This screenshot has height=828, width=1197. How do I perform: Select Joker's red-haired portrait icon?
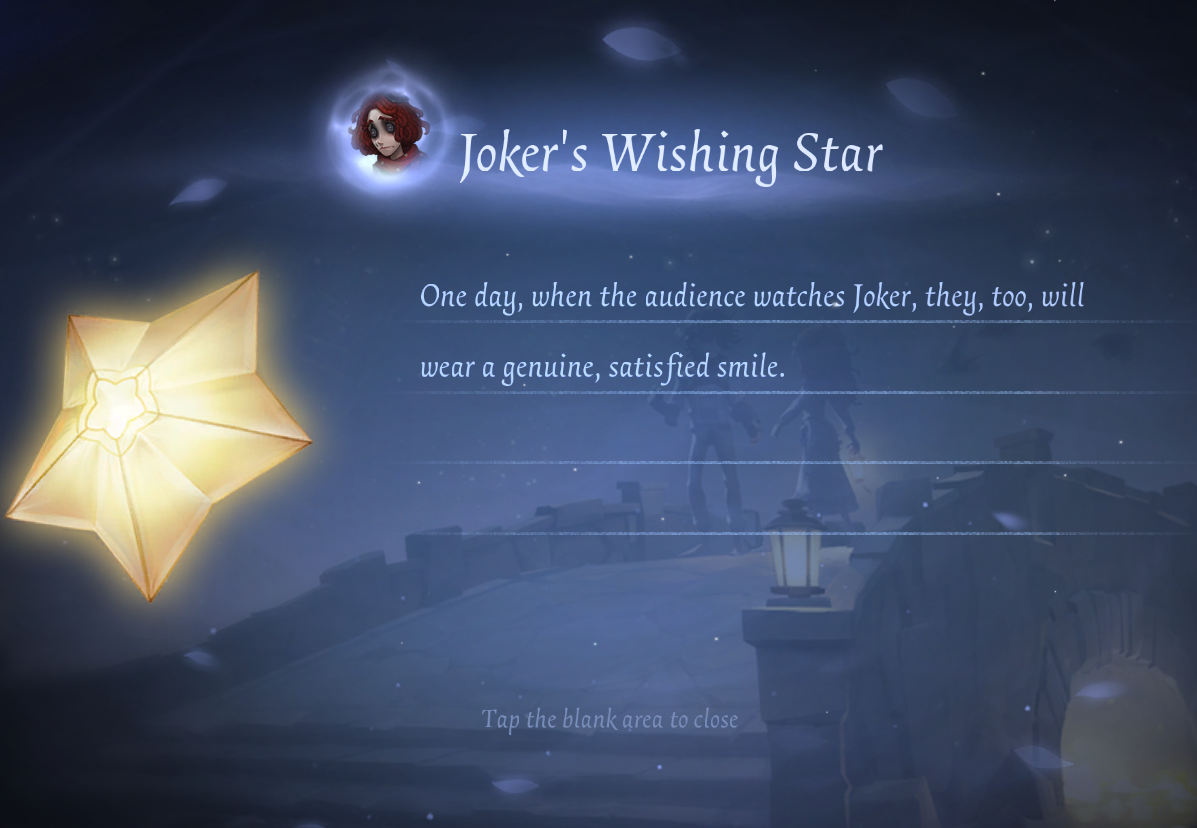tap(387, 135)
